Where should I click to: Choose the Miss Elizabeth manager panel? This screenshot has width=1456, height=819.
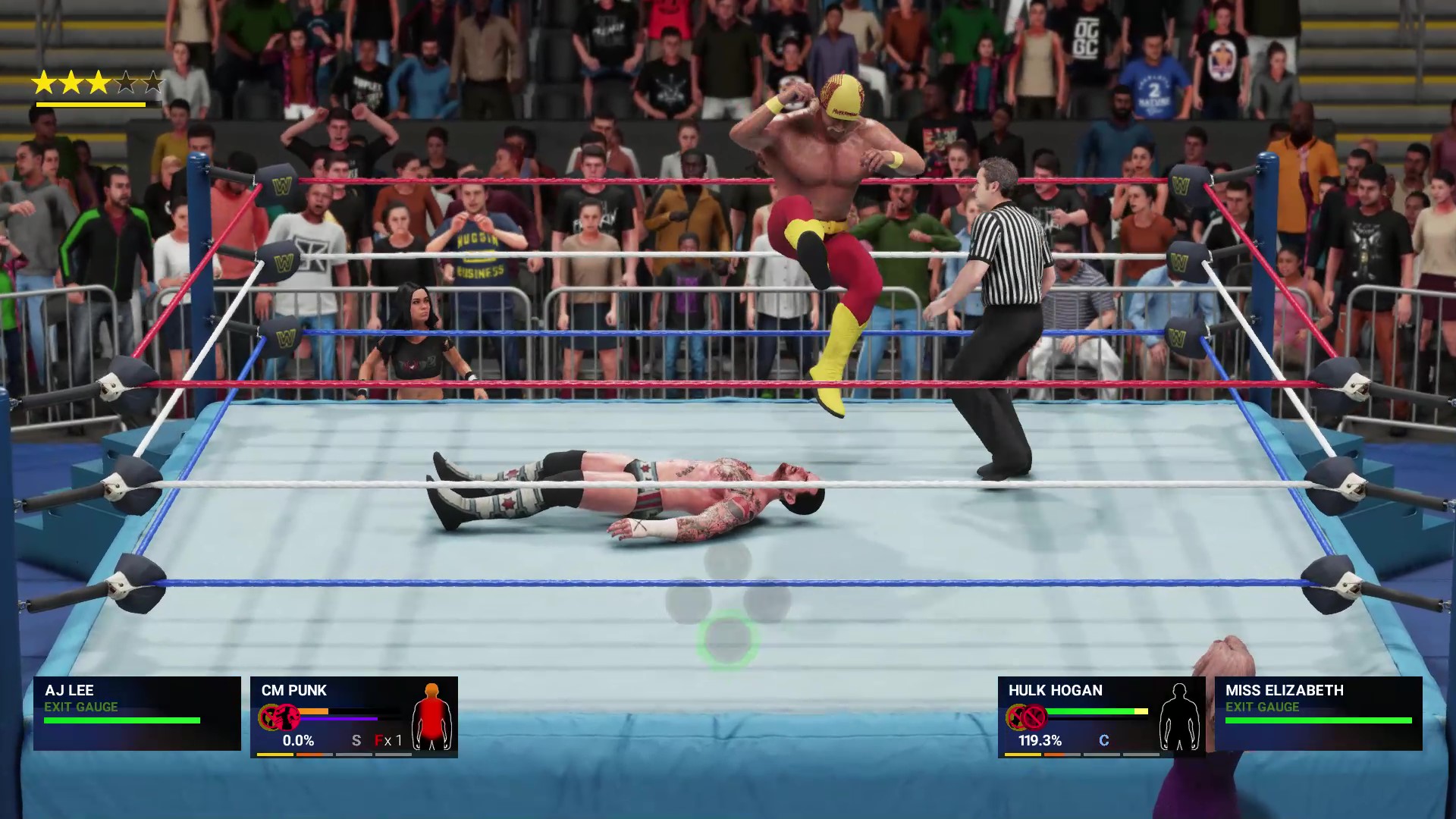[1318, 713]
